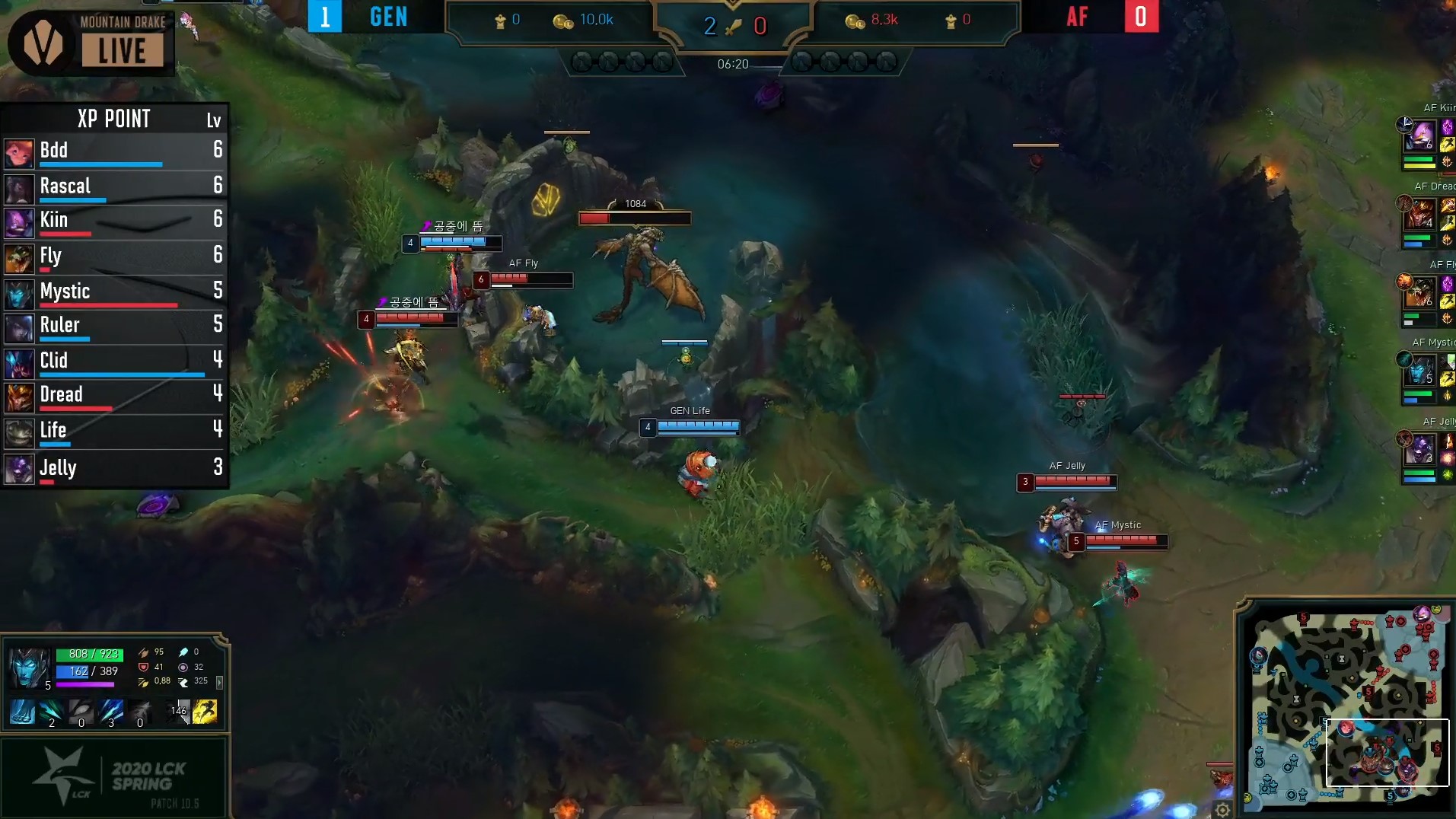The image size is (1456, 819).
Task: Click AF's gold coin icon showing 8.3k
Action: click(855, 21)
